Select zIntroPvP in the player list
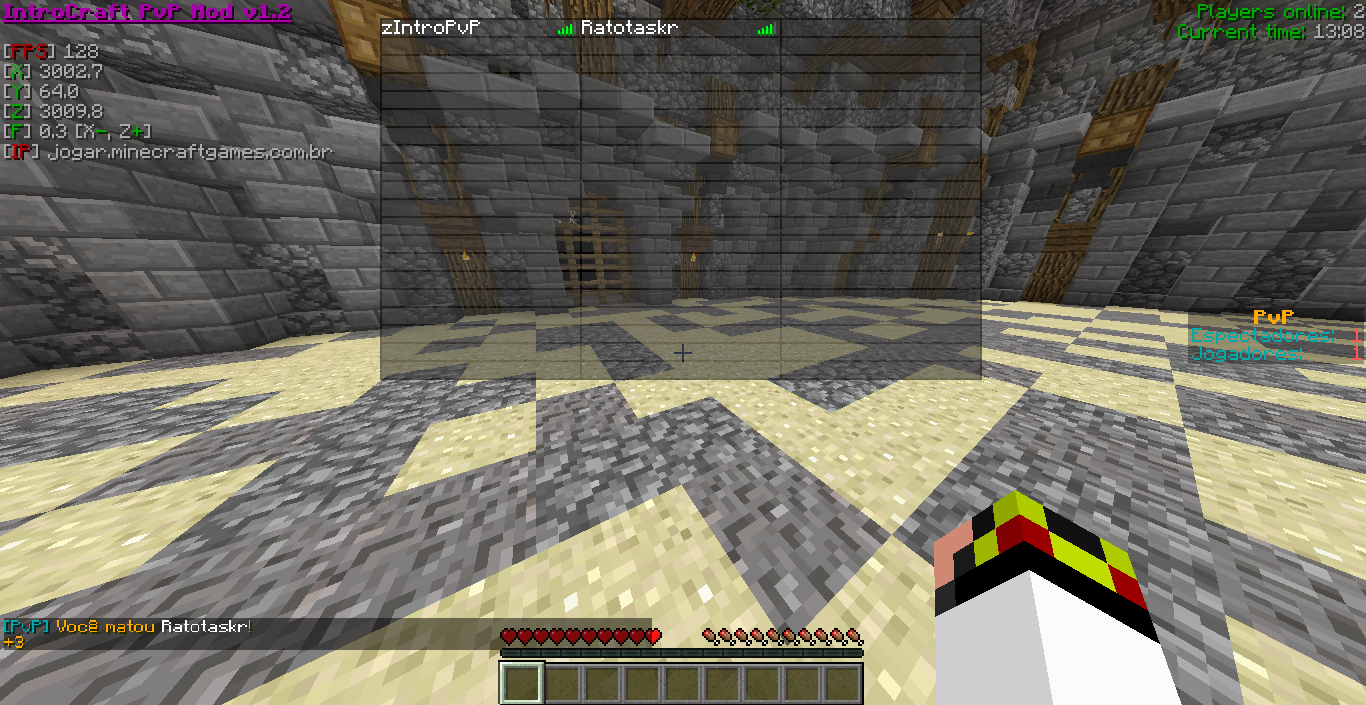 click(x=432, y=29)
